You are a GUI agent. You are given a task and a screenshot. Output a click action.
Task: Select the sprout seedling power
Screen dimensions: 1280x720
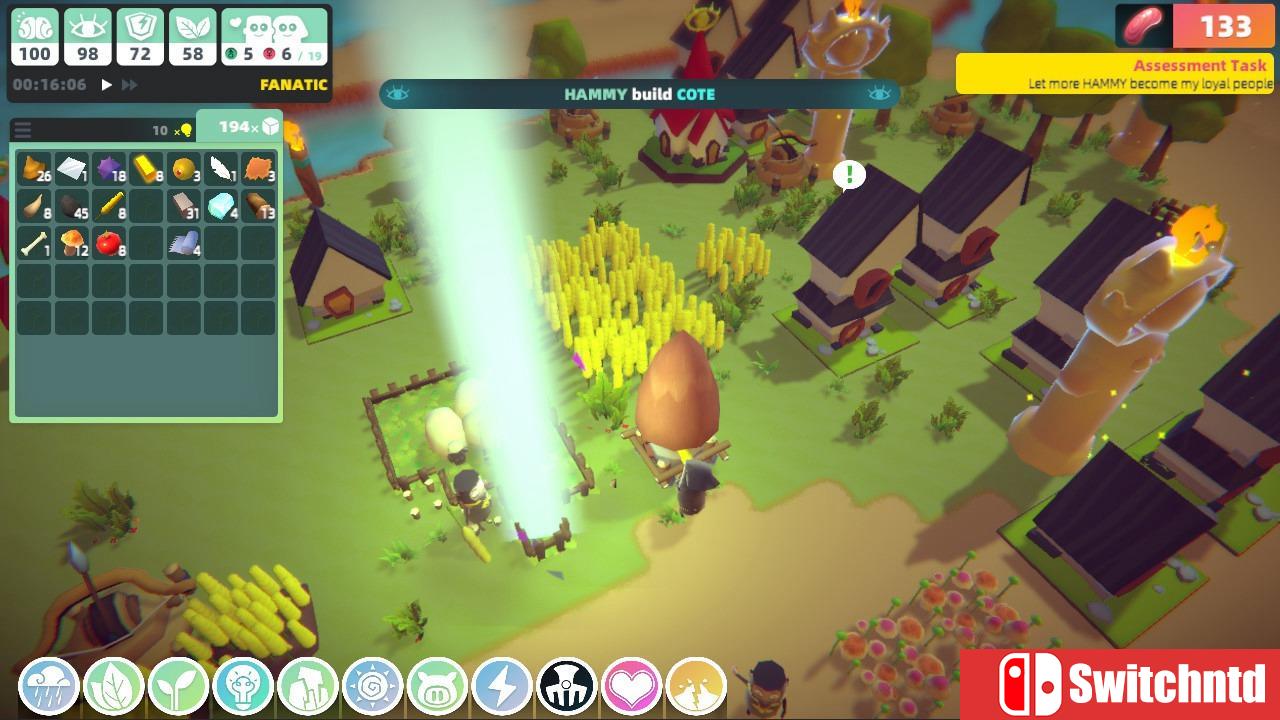pos(178,687)
